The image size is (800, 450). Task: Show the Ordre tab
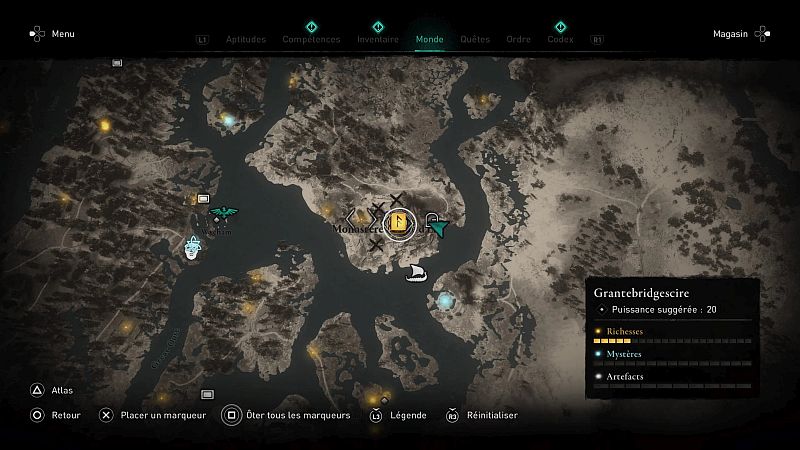(518, 40)
